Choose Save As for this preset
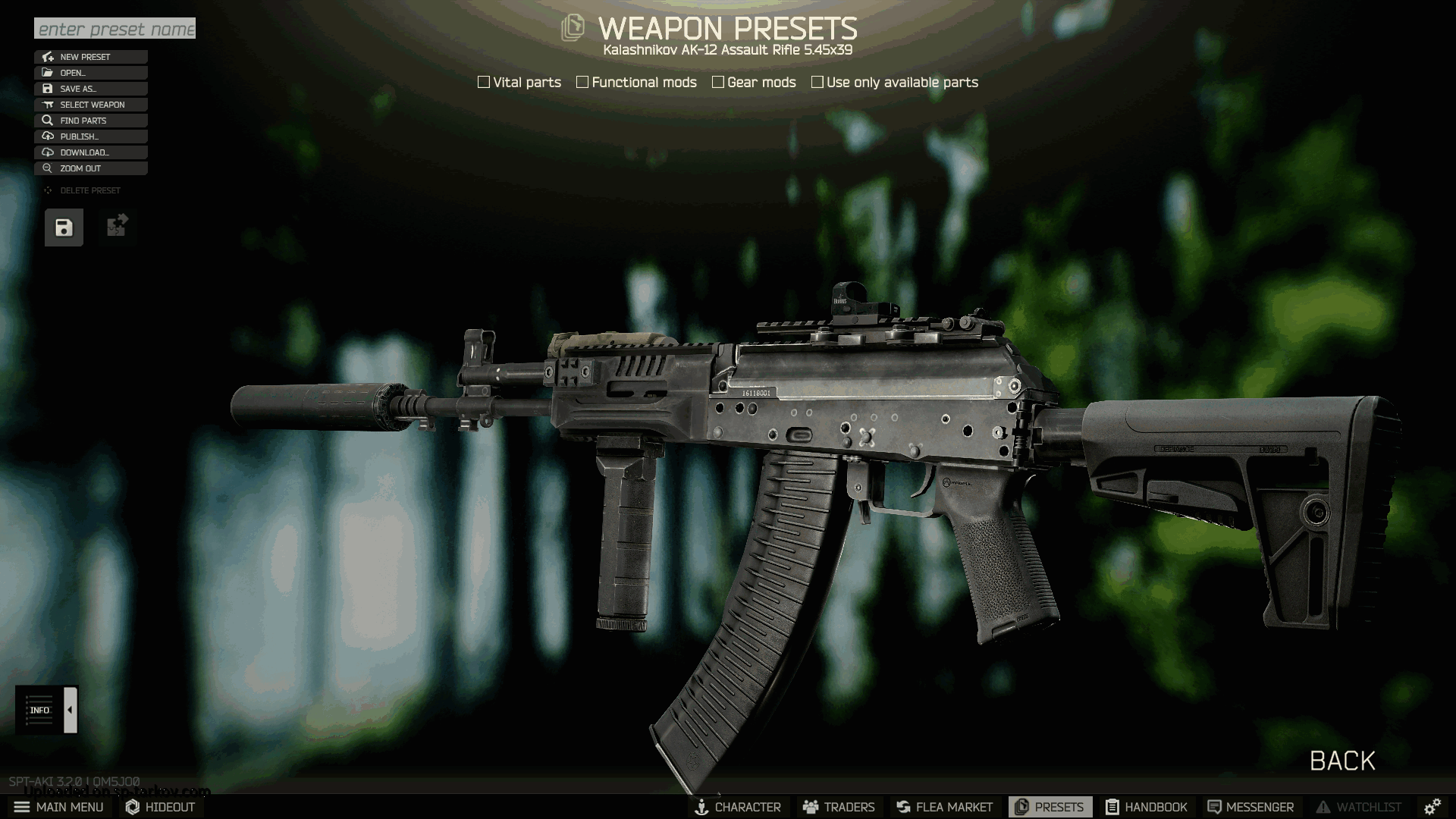This screenshot has height=819, width=1456. coord(90,89)
